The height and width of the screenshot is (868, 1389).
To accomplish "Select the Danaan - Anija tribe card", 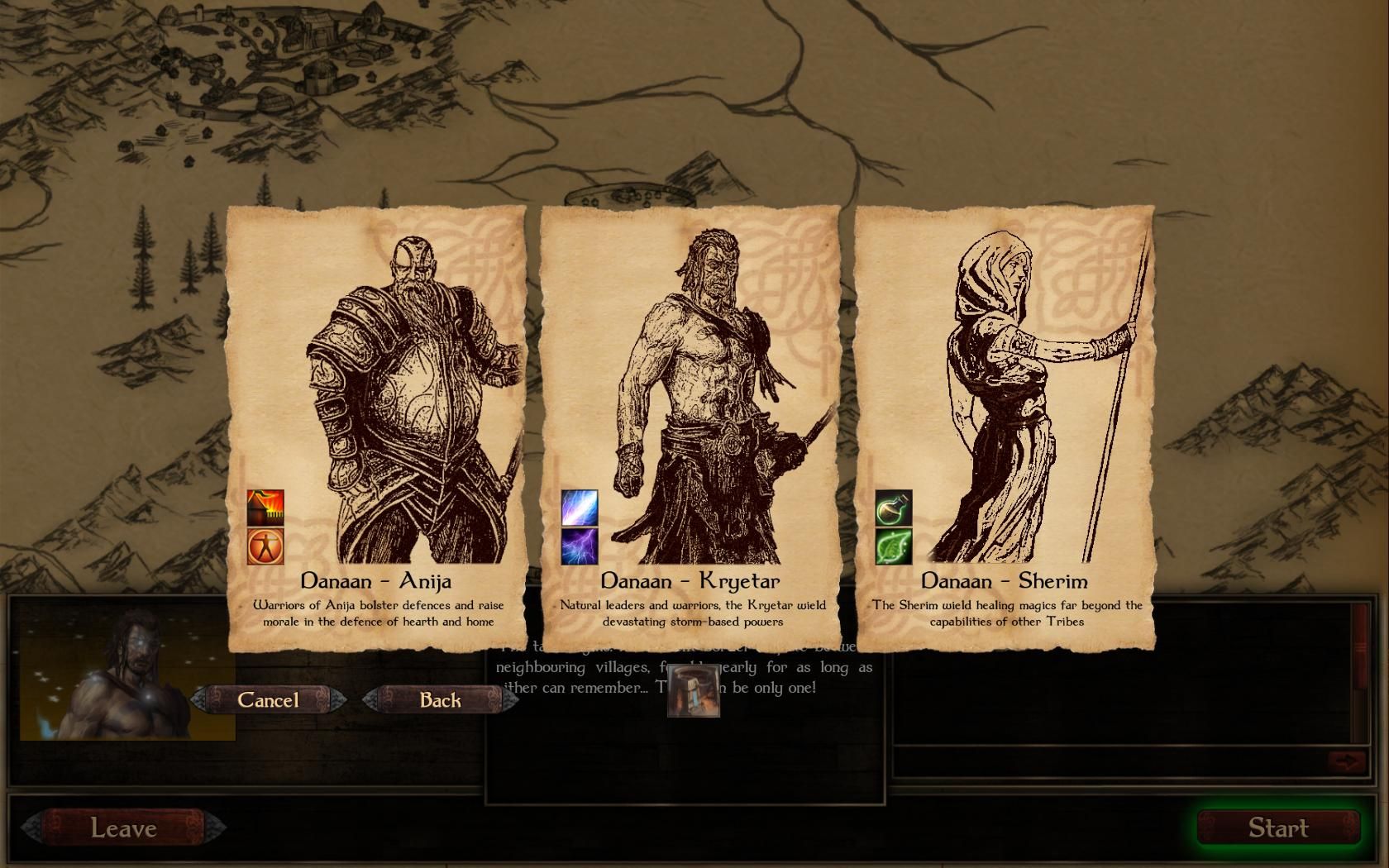I will point(376,397).
